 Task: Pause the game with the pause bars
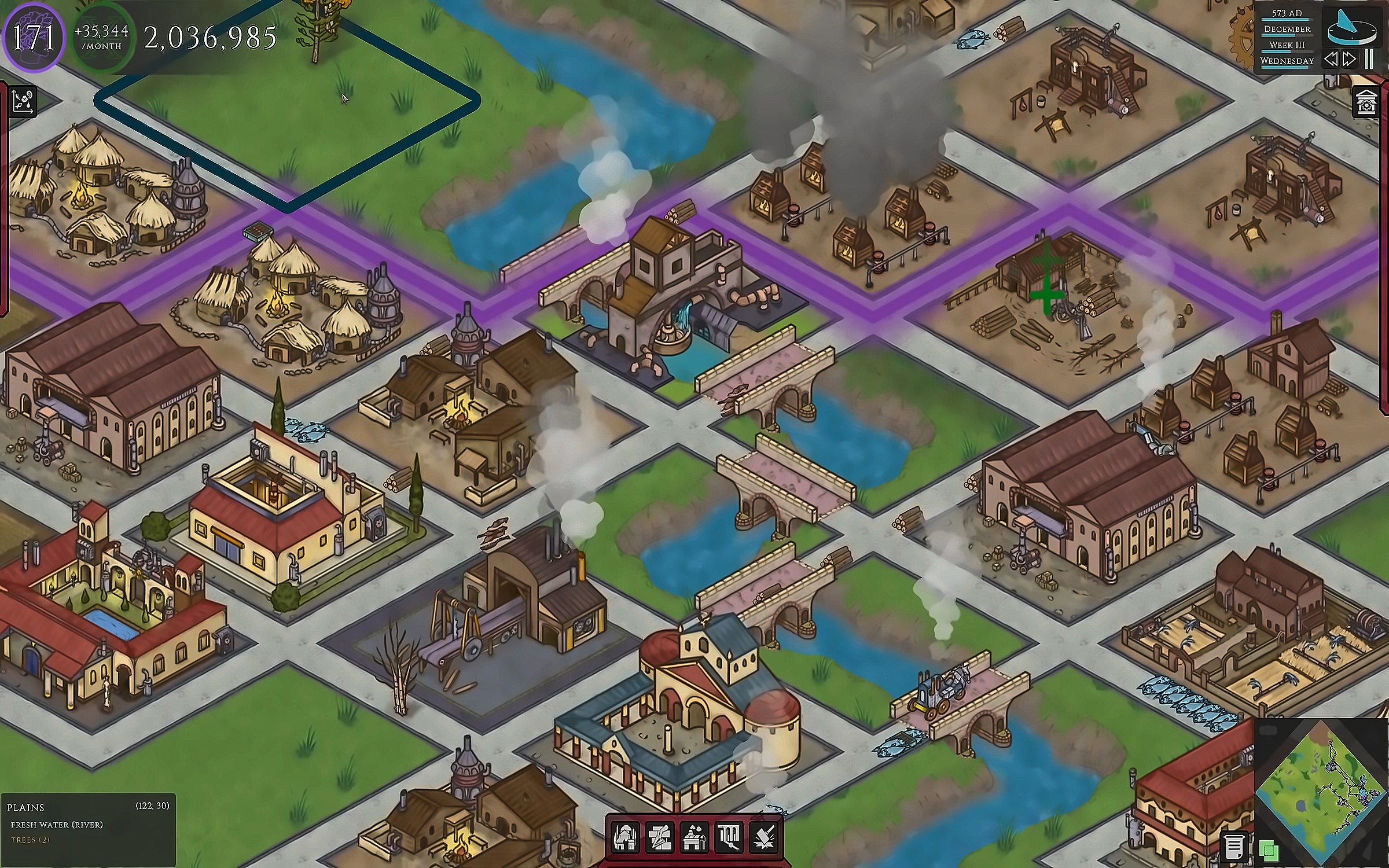pos(1369,60)
